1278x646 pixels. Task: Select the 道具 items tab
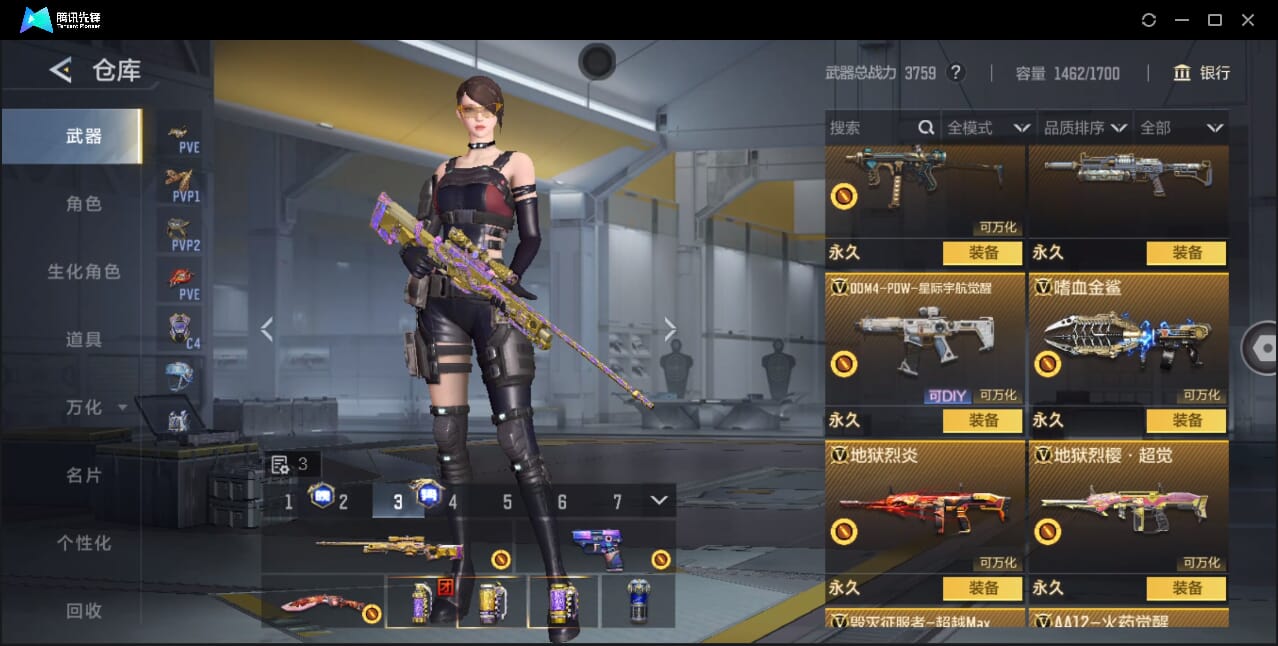click(x=84, y=340)
